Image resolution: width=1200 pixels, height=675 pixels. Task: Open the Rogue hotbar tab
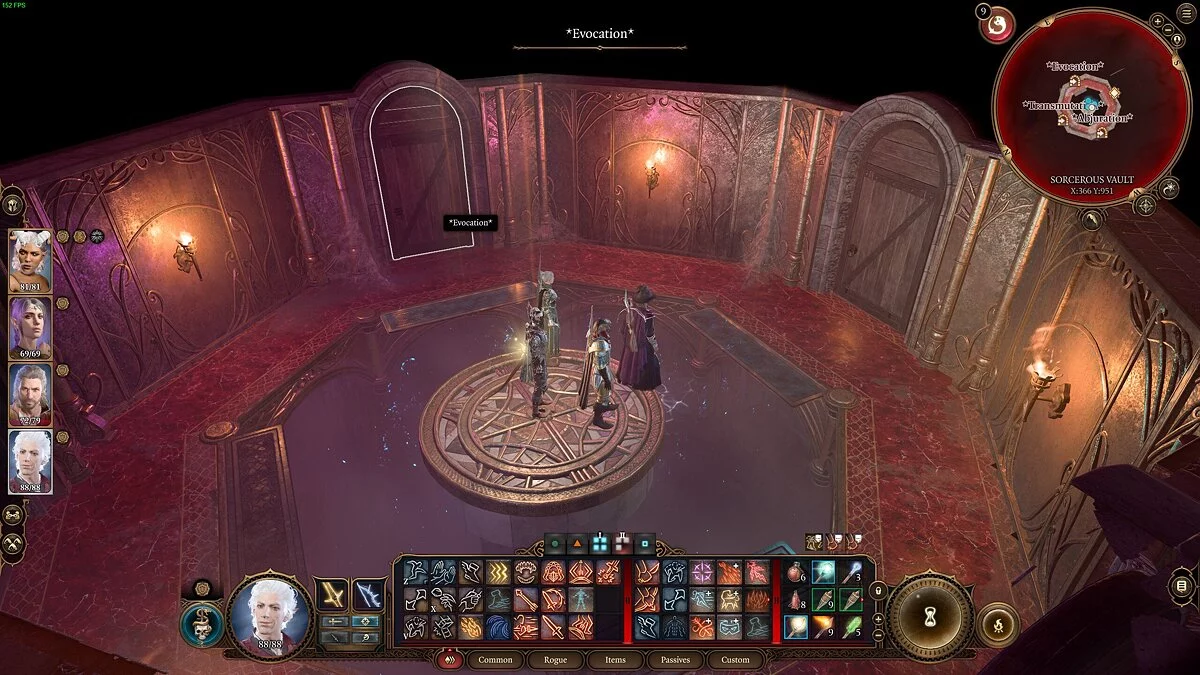[556, 660]
